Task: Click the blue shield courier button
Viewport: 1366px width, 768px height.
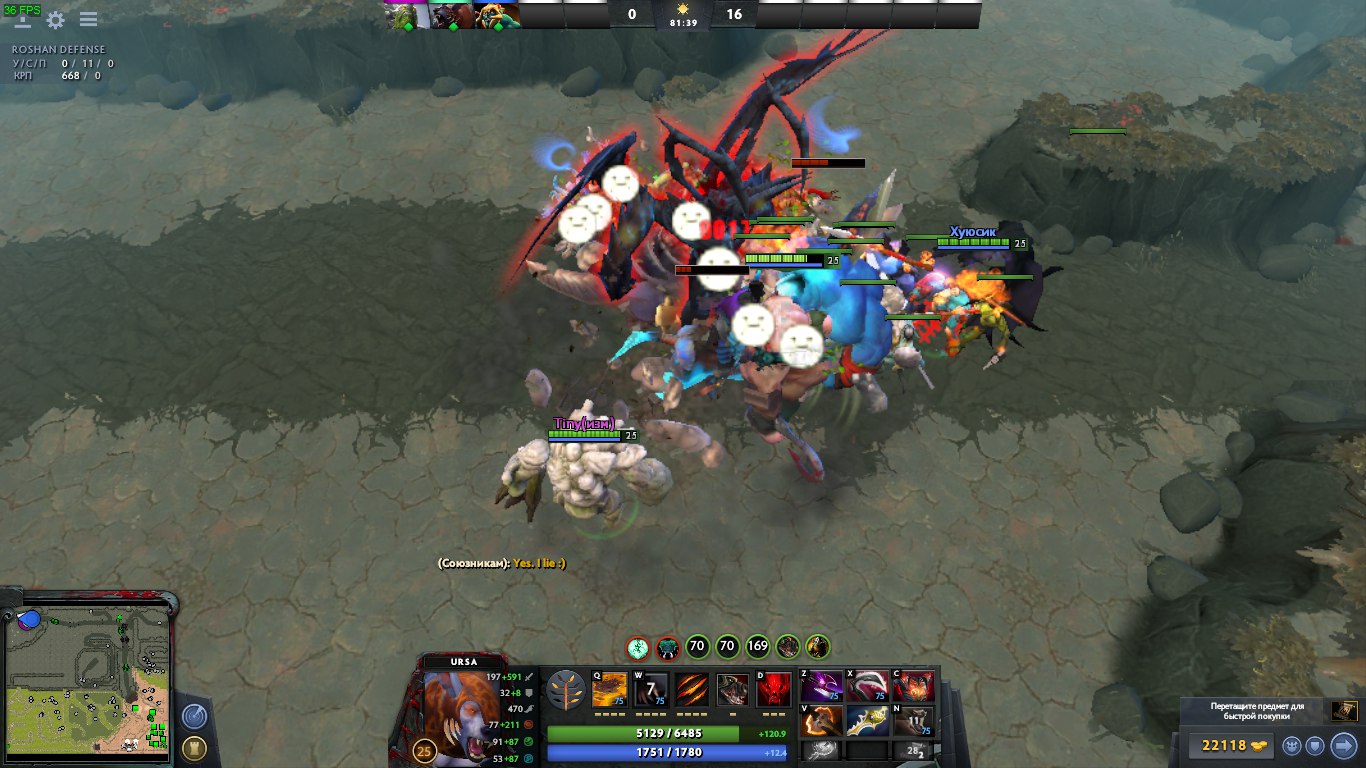Action: 1317,745
